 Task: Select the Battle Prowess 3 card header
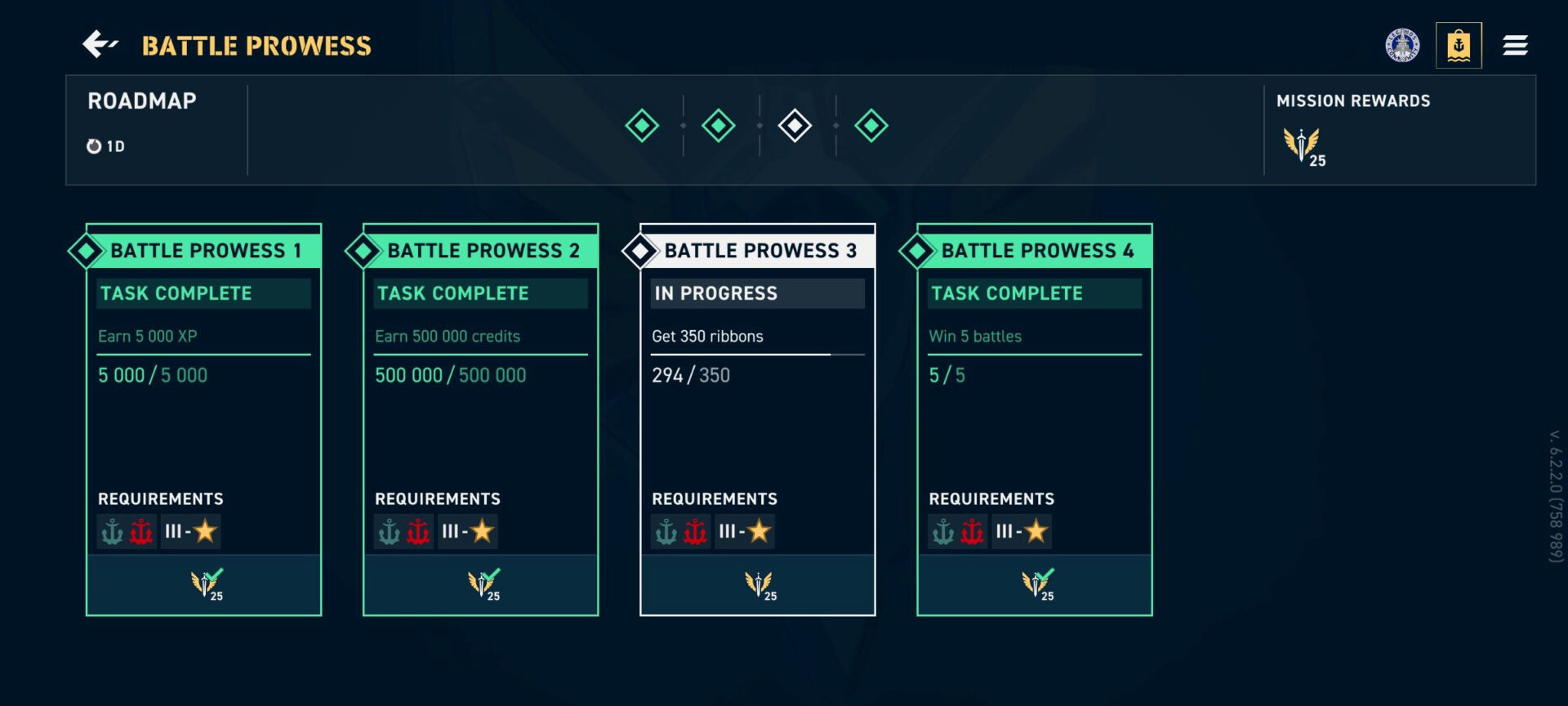(x=759, y=251)
